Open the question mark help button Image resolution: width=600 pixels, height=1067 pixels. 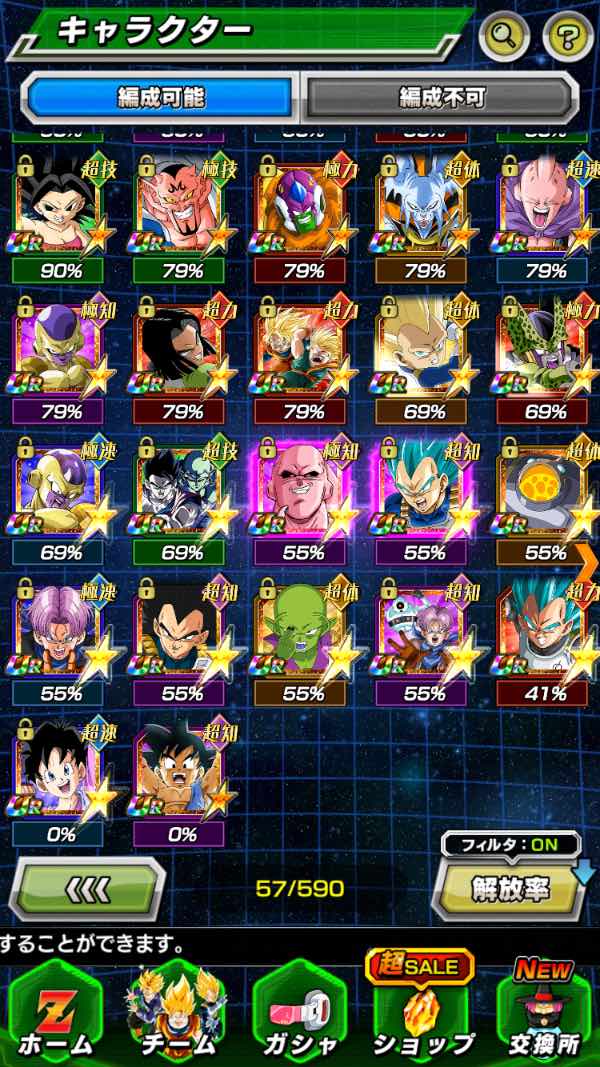pyautogui.click(x=567, y=37)
